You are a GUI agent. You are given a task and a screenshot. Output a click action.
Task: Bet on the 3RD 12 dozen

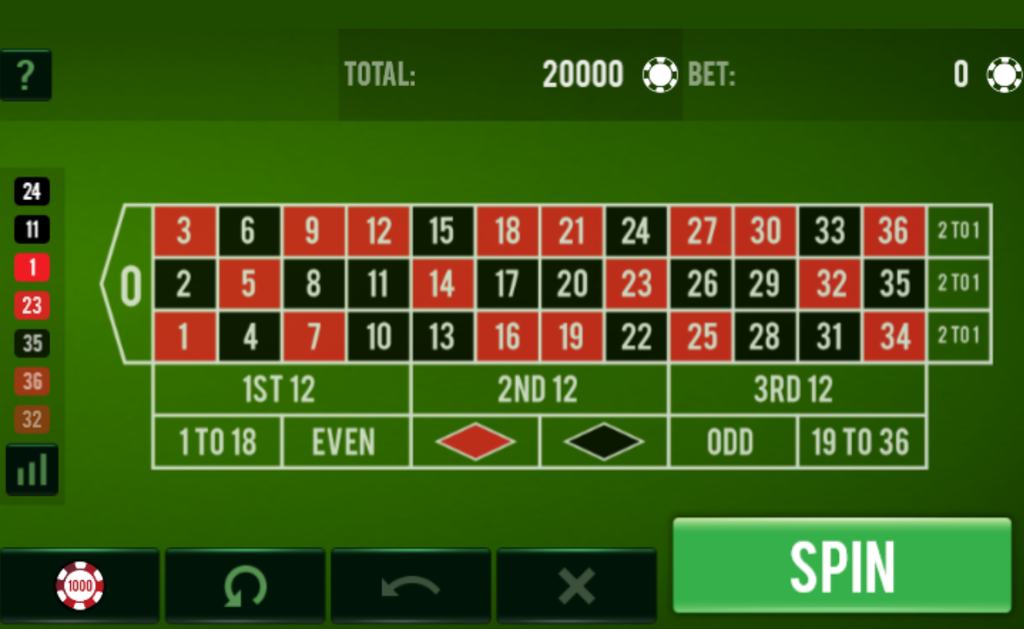(796, 389)
